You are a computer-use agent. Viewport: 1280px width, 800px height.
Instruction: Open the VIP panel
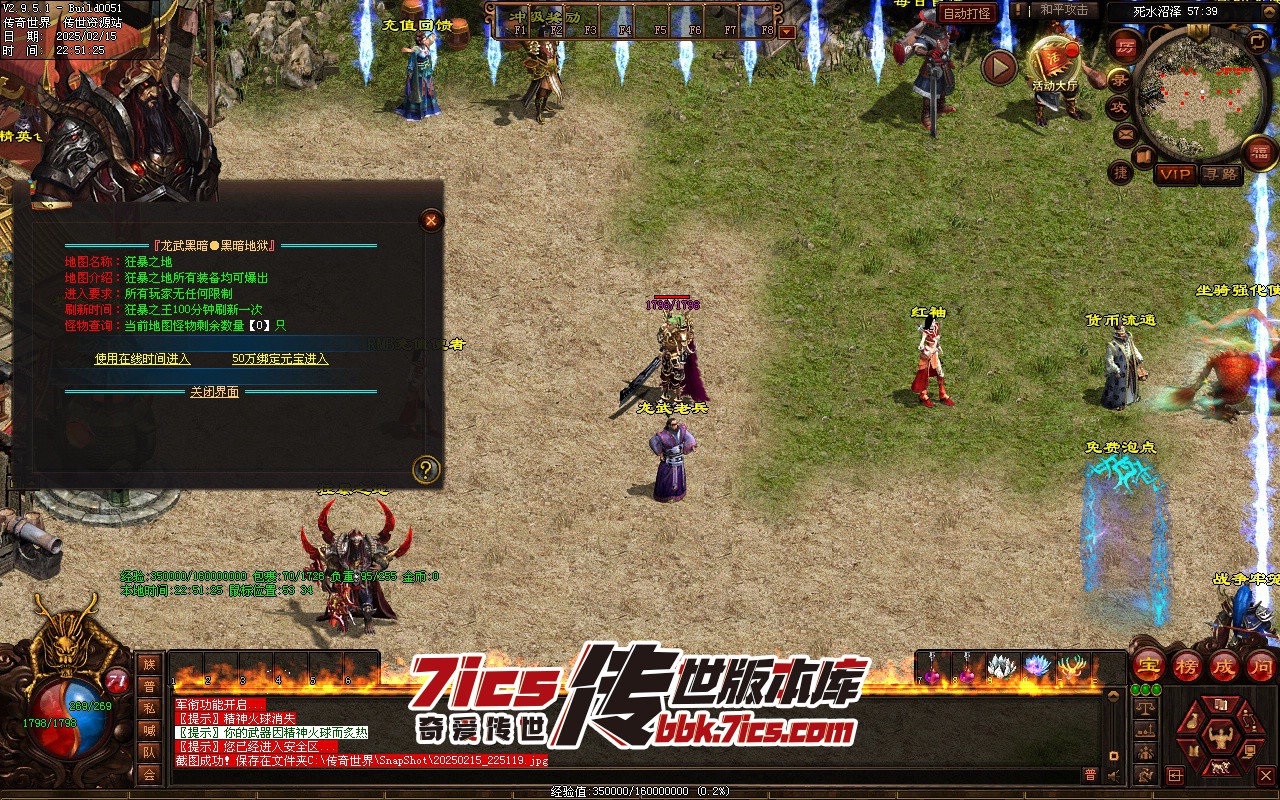(1175, 174)
